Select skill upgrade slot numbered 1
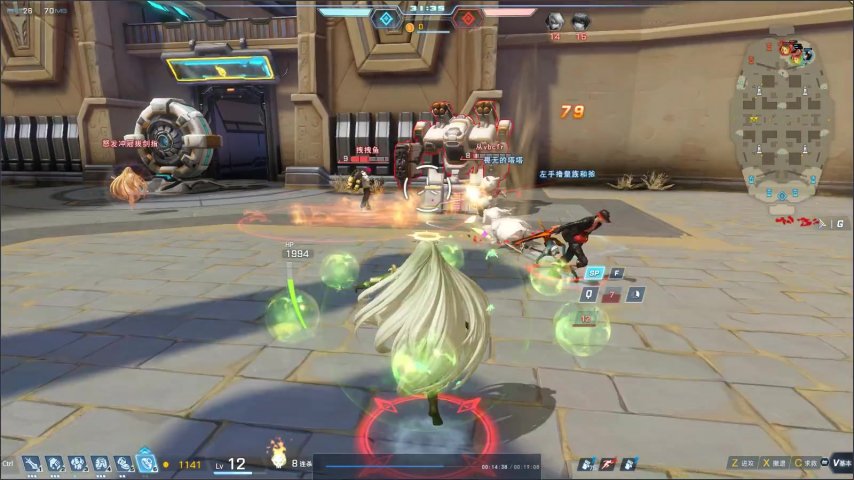 31,464
